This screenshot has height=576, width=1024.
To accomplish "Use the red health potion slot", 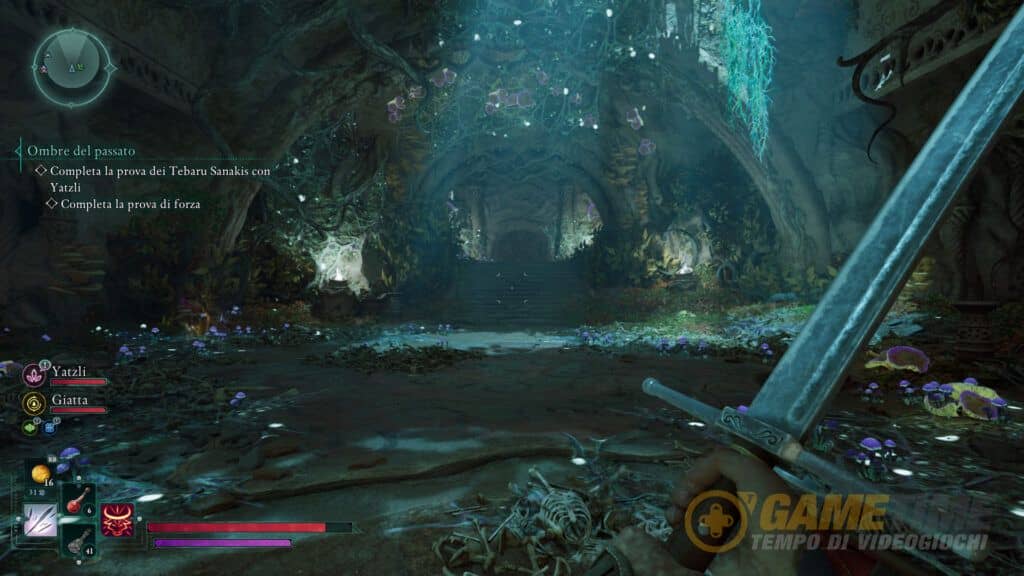I will [x=77, y=500].
